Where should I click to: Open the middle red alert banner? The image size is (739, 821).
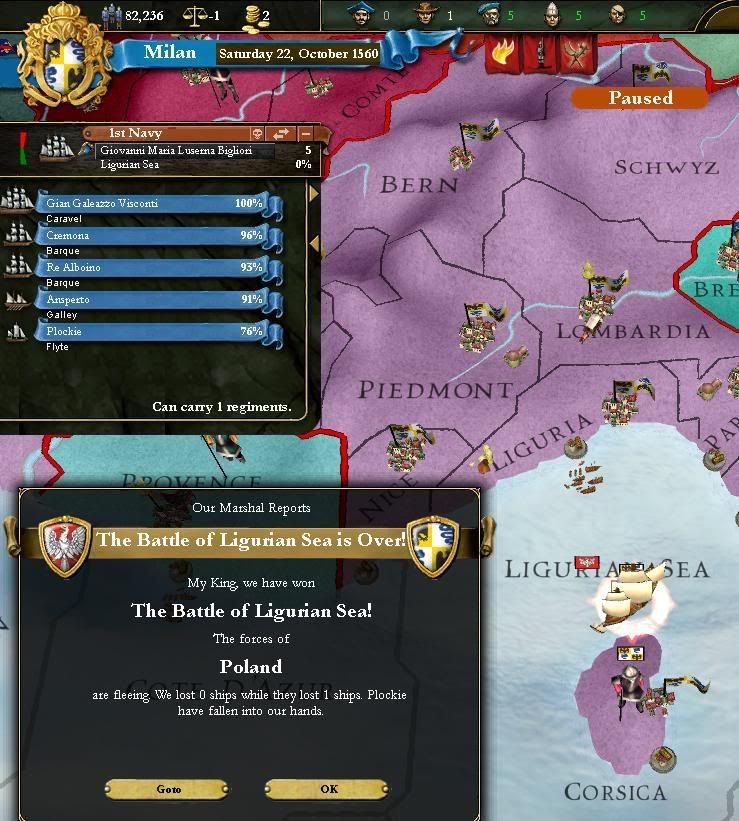point(538,53)
